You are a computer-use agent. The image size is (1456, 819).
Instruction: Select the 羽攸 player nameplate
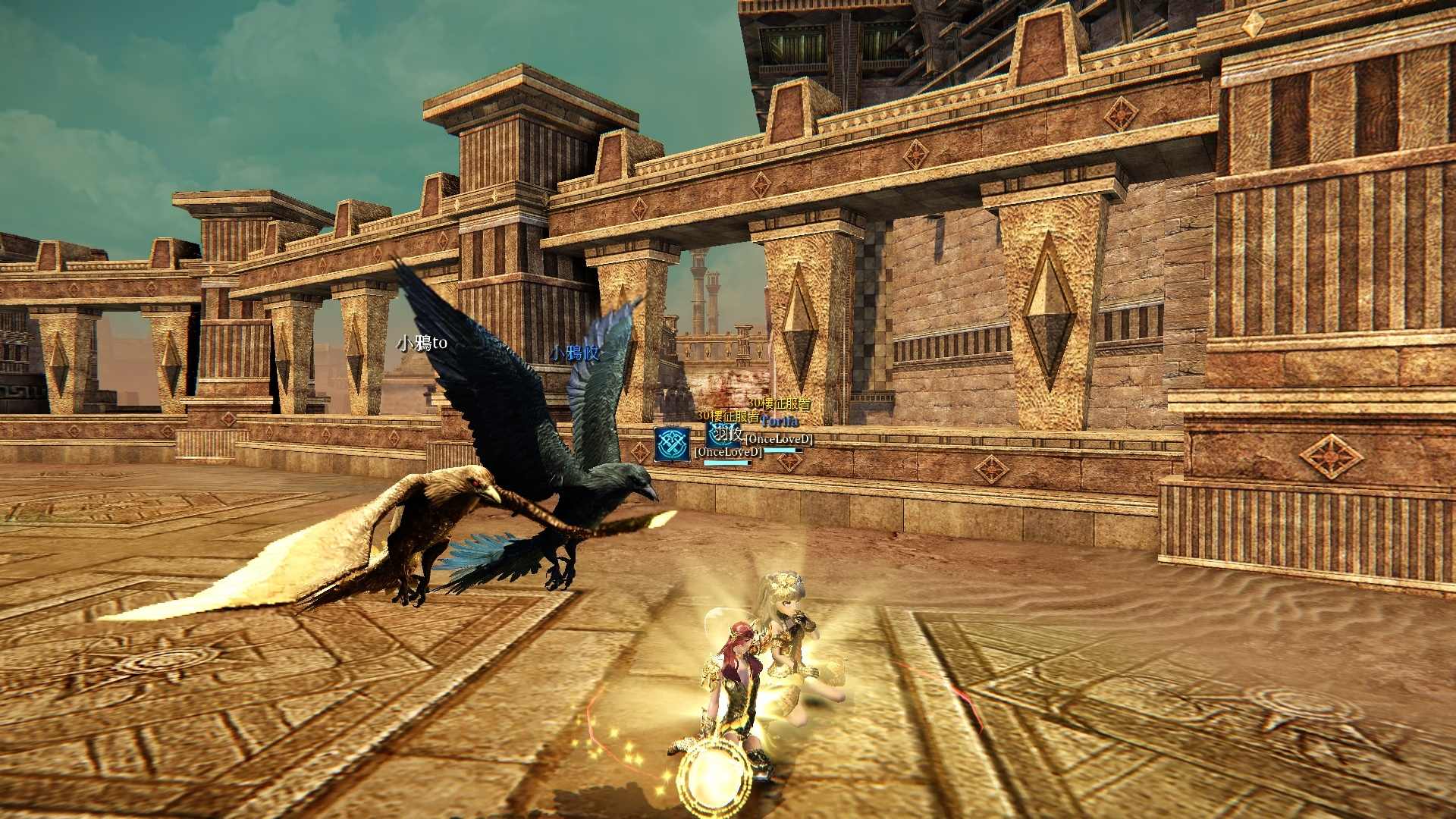pyautogui.click(x=728, y=434)
